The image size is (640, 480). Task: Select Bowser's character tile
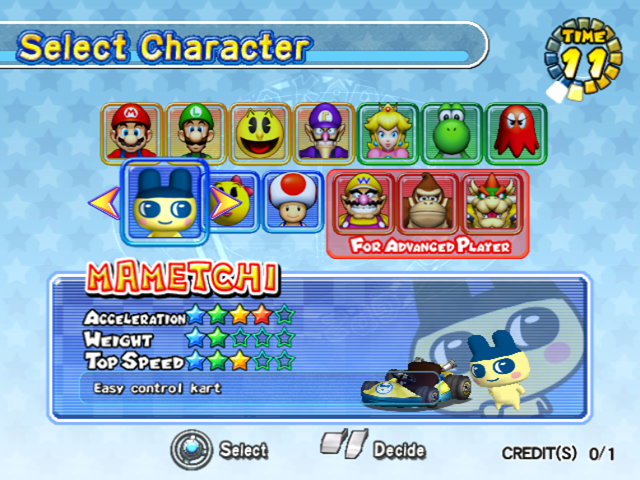pyautogui.click(x=491, y=202)
